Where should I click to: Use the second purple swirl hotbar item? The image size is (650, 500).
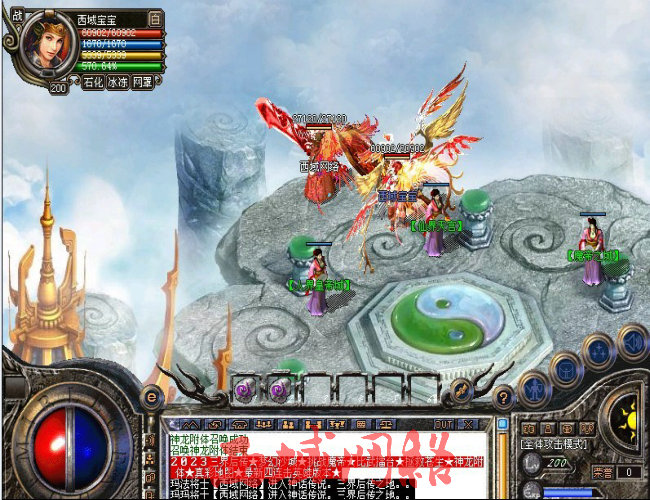point(277,388)
